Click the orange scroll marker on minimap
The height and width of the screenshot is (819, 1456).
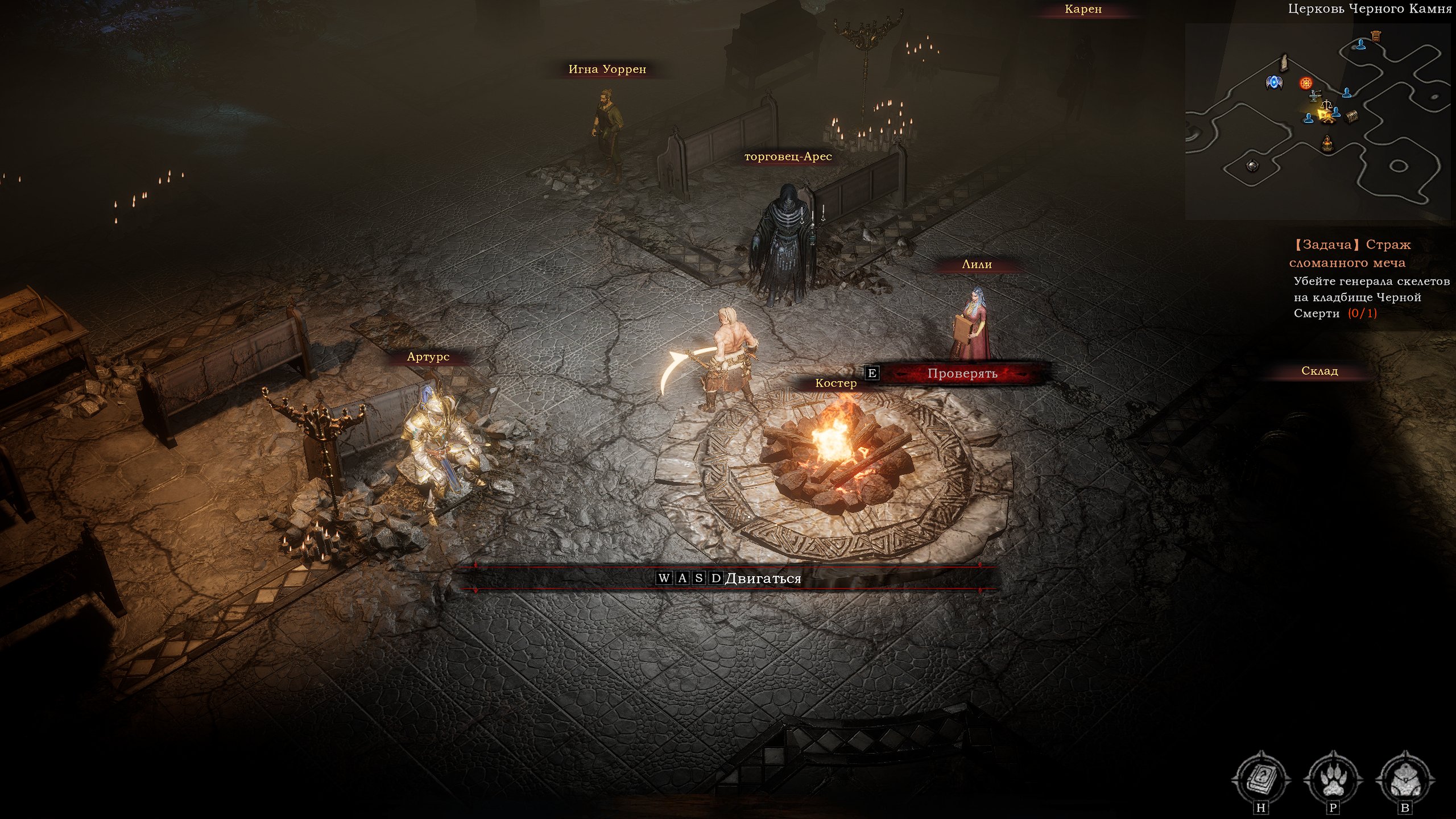(1376, 36)
